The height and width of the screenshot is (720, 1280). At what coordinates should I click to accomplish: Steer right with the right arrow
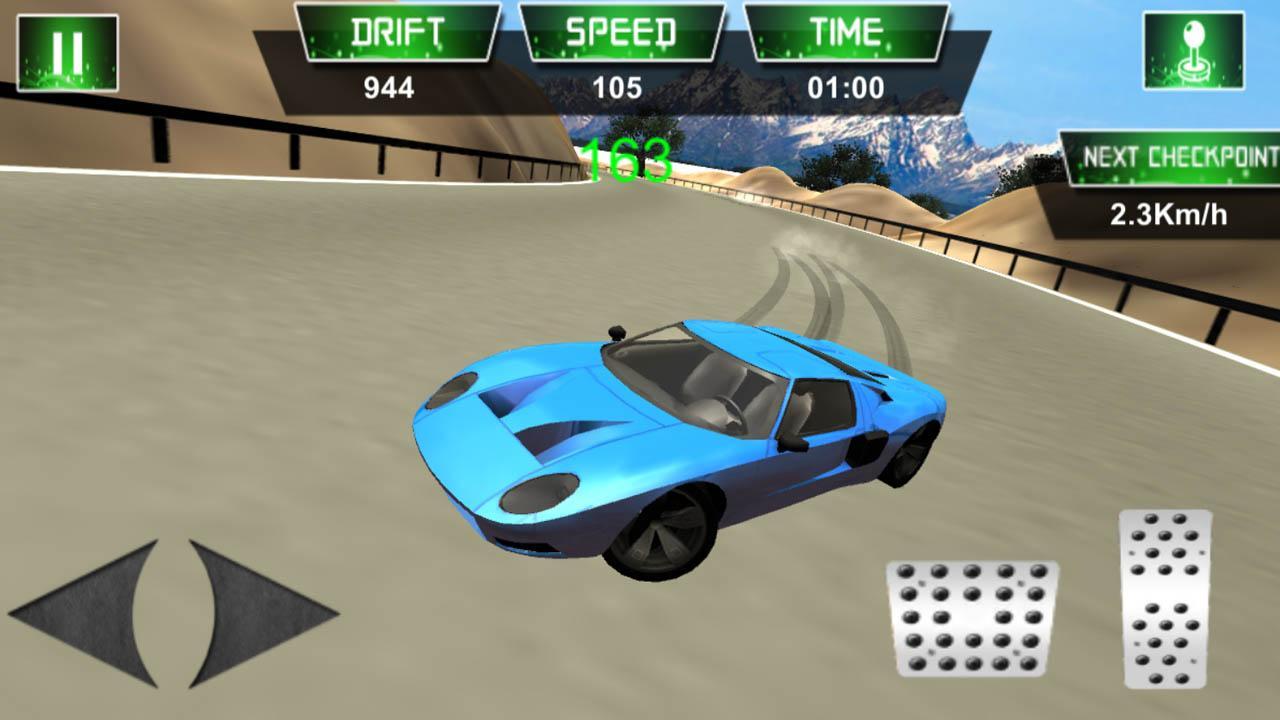coord(255,612)
